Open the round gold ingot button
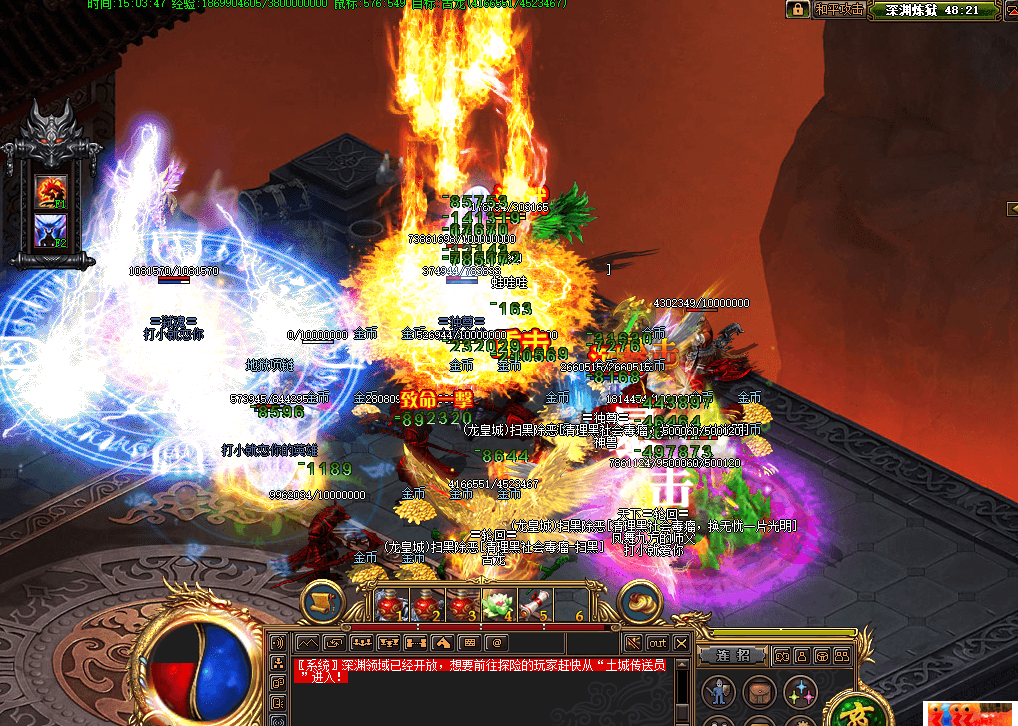The image size is (1018, 726). [641, 600]
